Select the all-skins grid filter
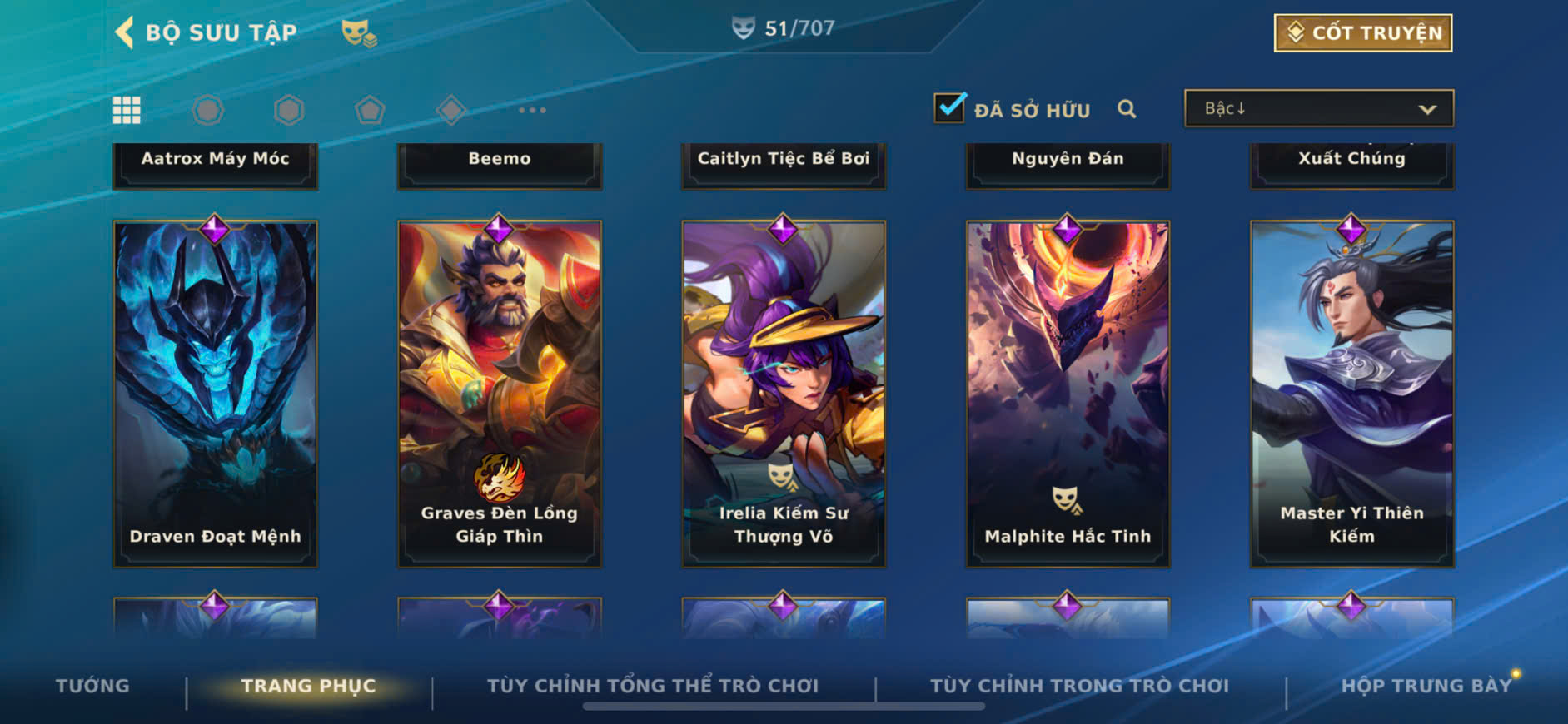The height and width of the screenshot is (724, 1568). point(127,110)
